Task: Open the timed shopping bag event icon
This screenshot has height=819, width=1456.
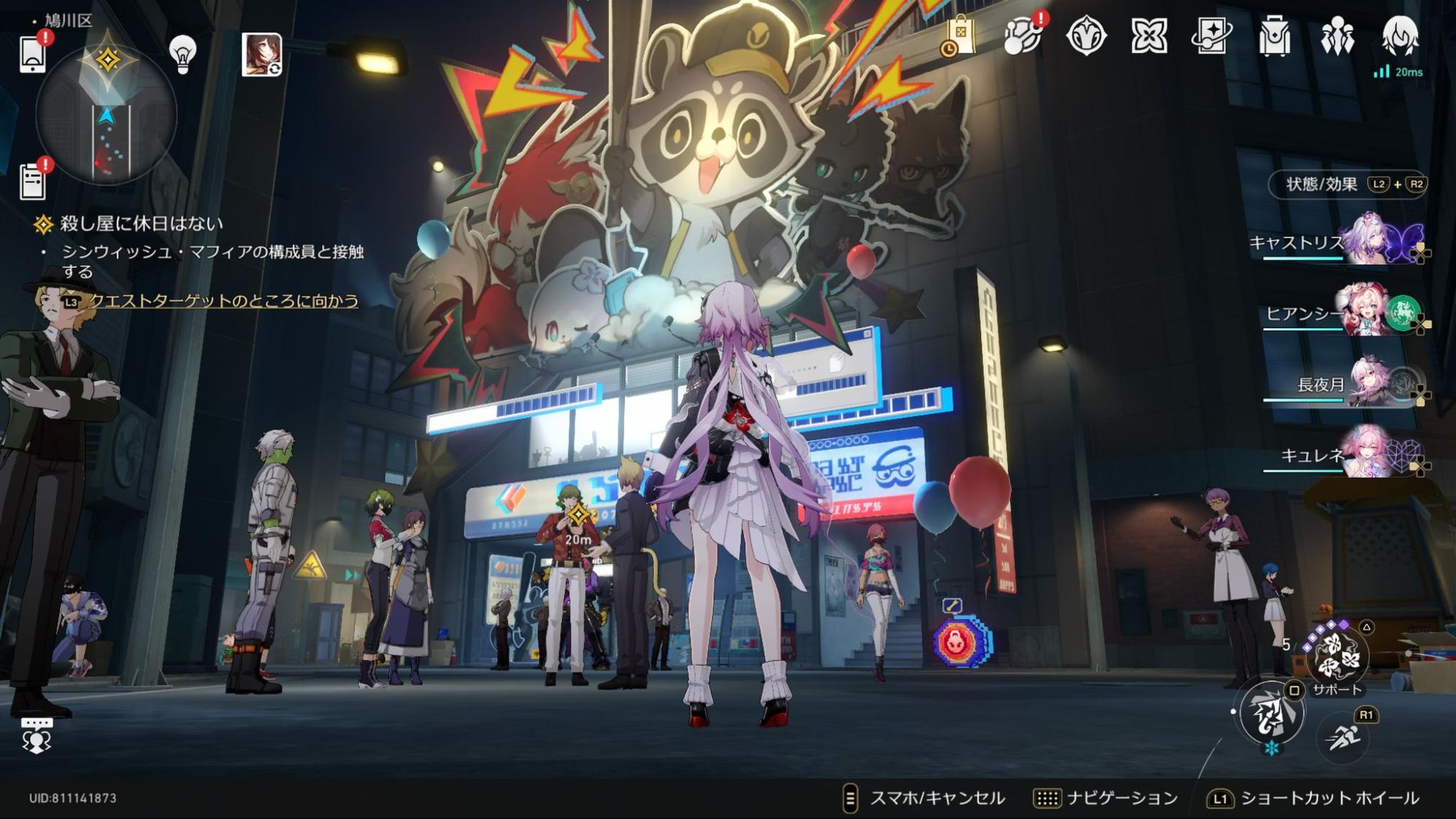Action: point(958,36)
